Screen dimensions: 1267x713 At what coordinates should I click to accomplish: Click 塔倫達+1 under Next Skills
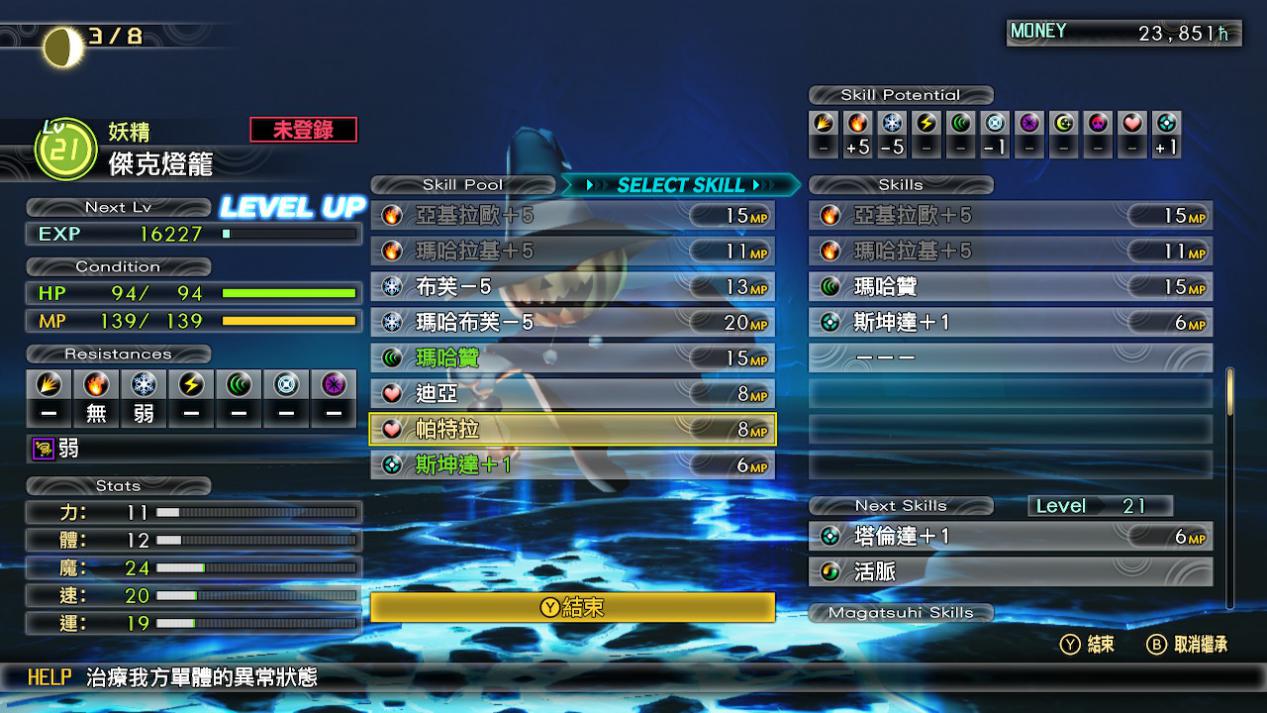click(1010, 537)
